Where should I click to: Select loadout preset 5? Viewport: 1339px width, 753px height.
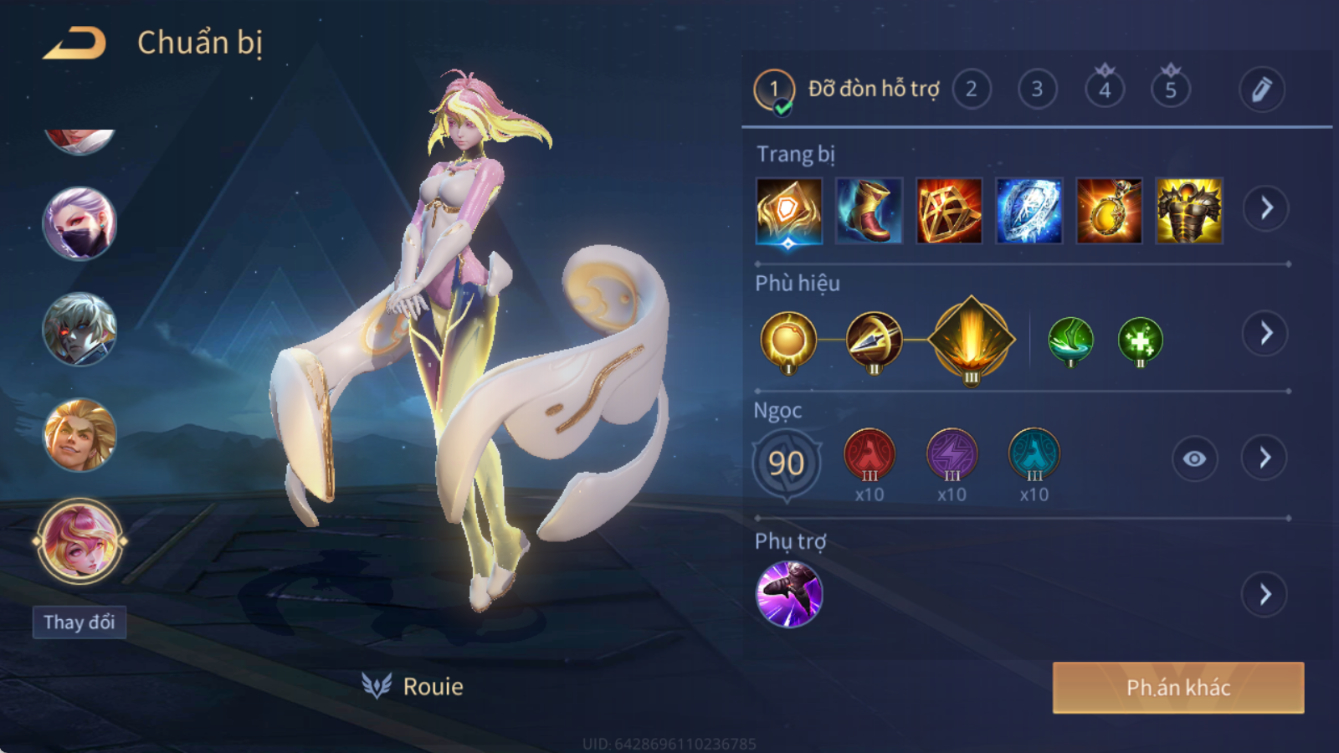click(1170, 90)
